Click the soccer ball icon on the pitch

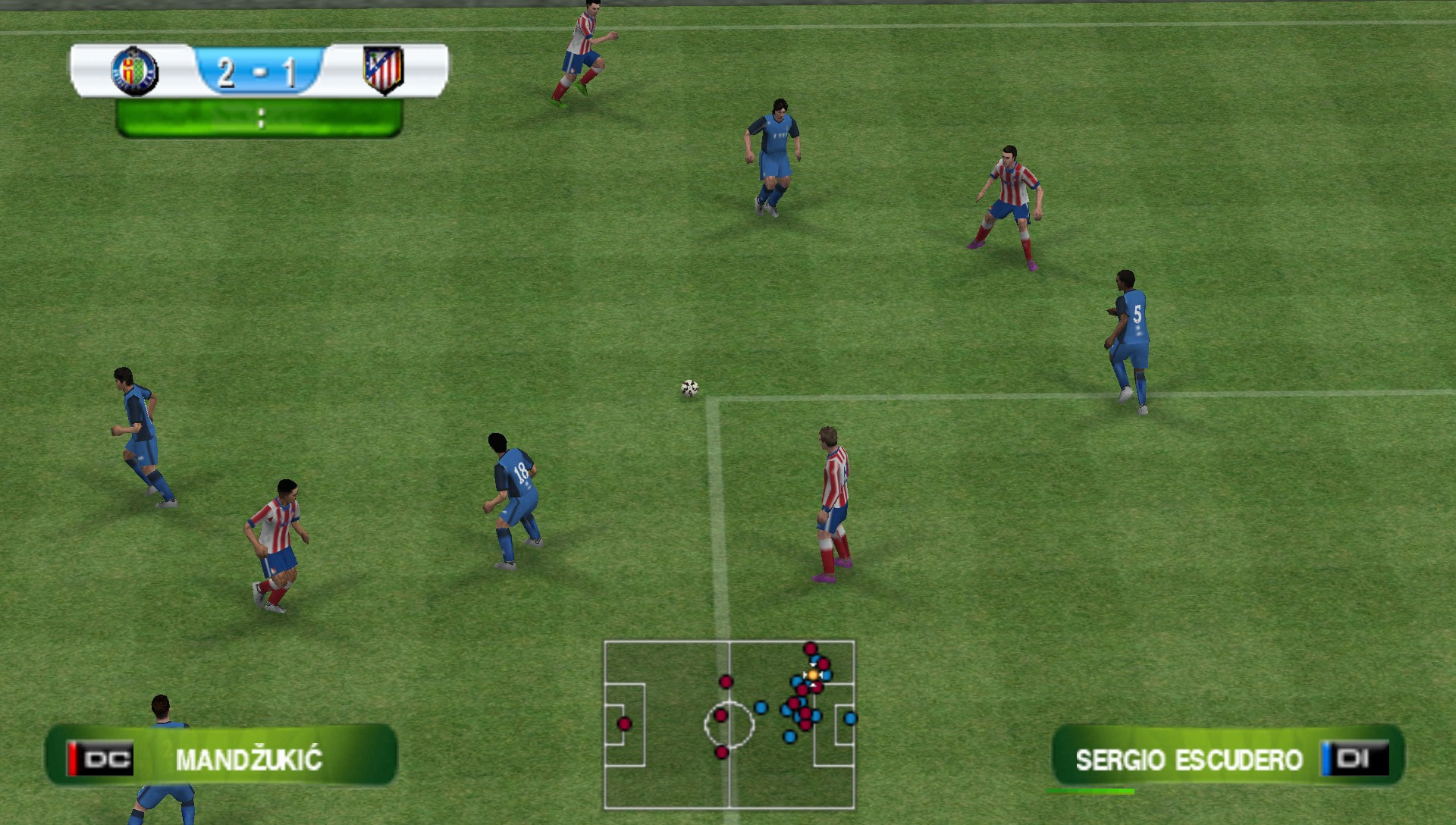point(689,388)
